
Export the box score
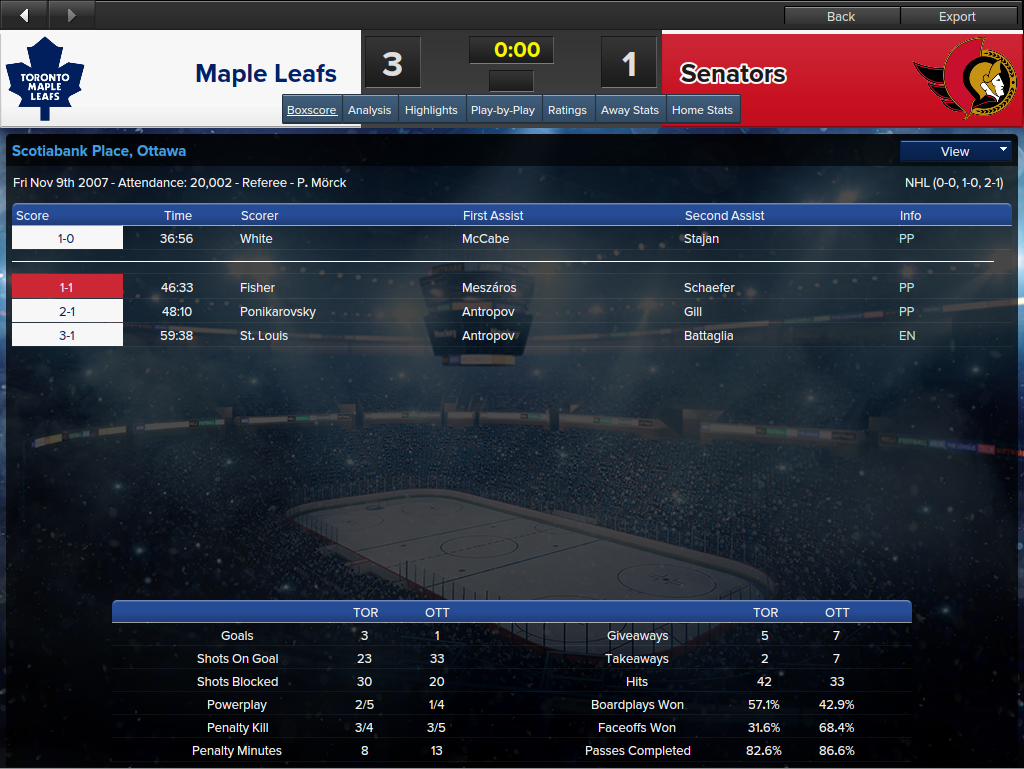957,16
